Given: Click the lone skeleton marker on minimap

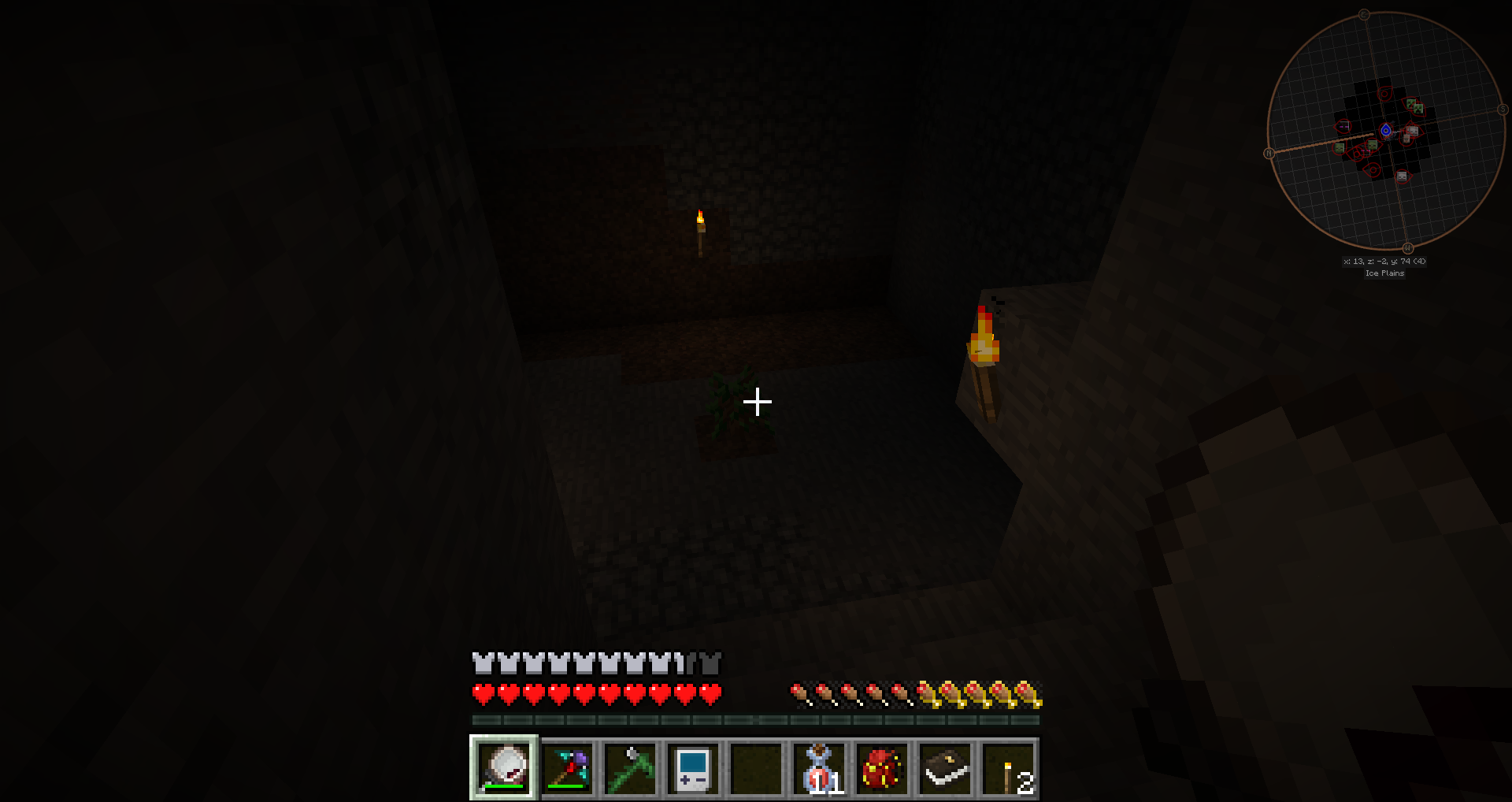Looking at the screenshot, I should (1402, 177).
